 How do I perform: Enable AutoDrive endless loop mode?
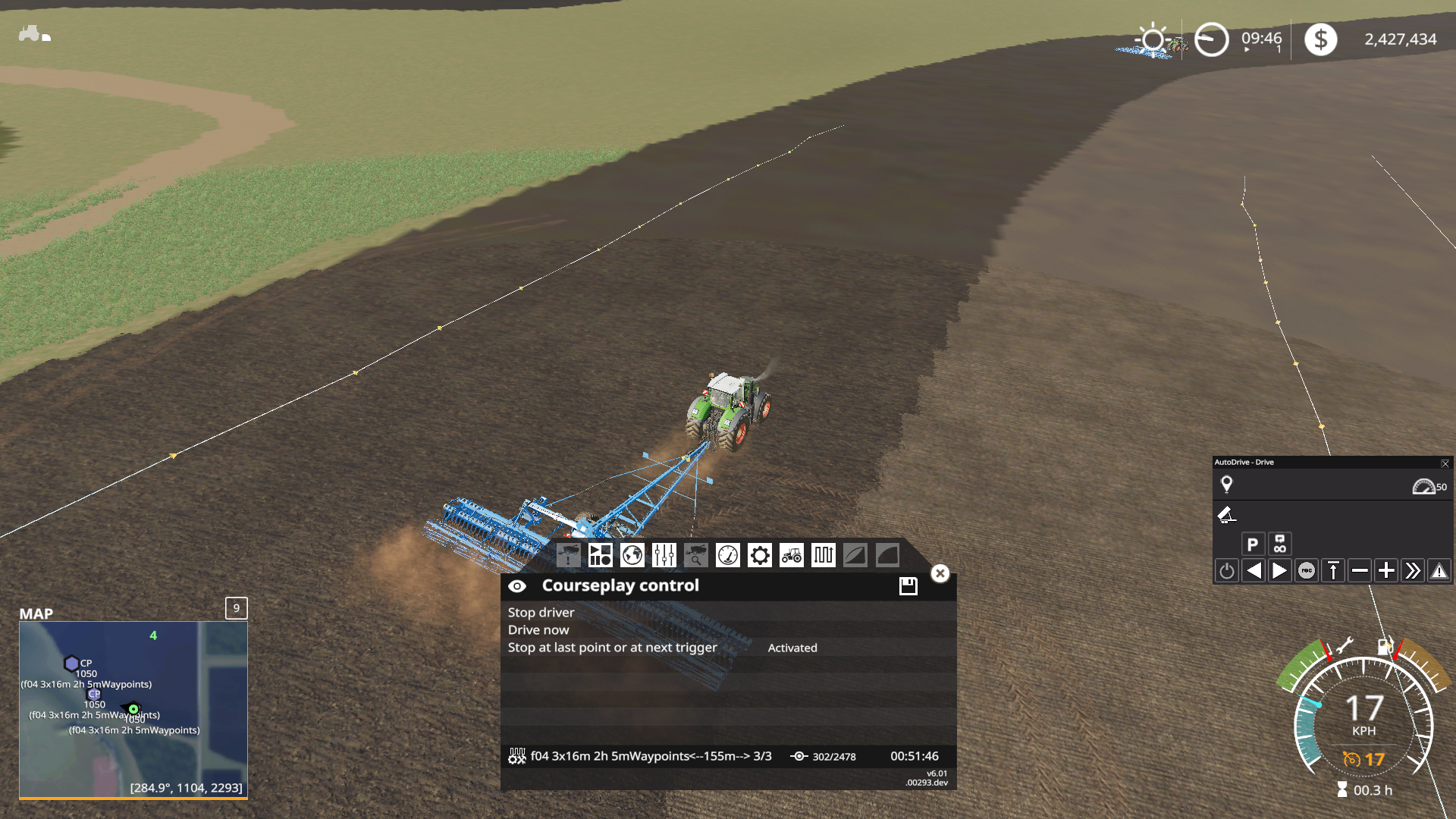pos(1279,543)
